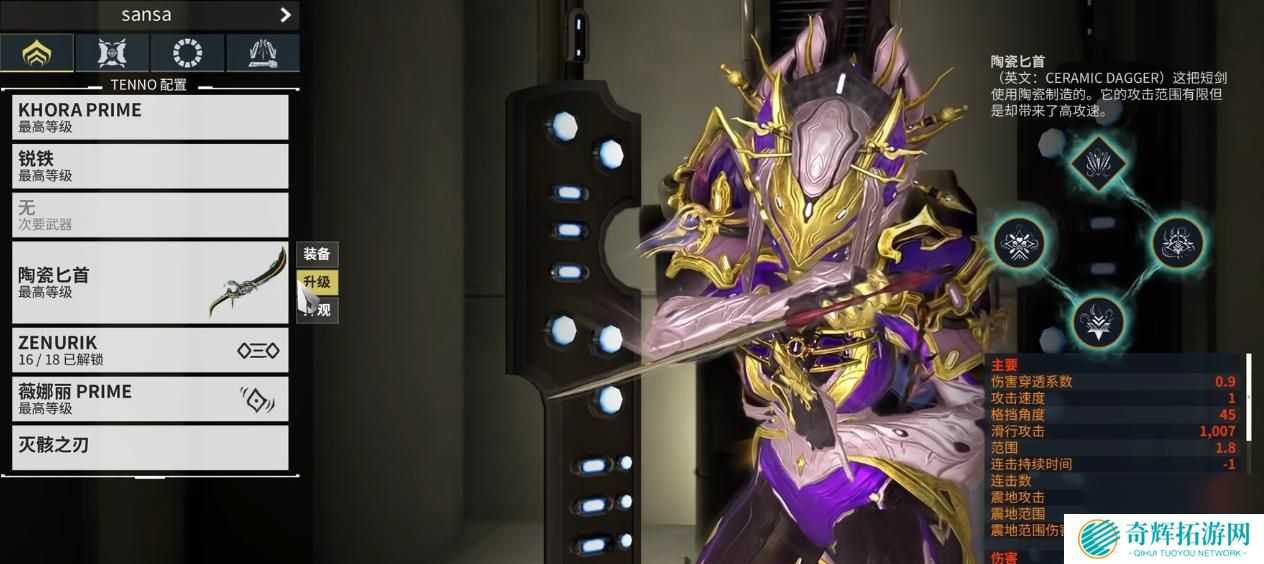
Task: Select the left circular node of the diagram
Action: [1019, 242]
